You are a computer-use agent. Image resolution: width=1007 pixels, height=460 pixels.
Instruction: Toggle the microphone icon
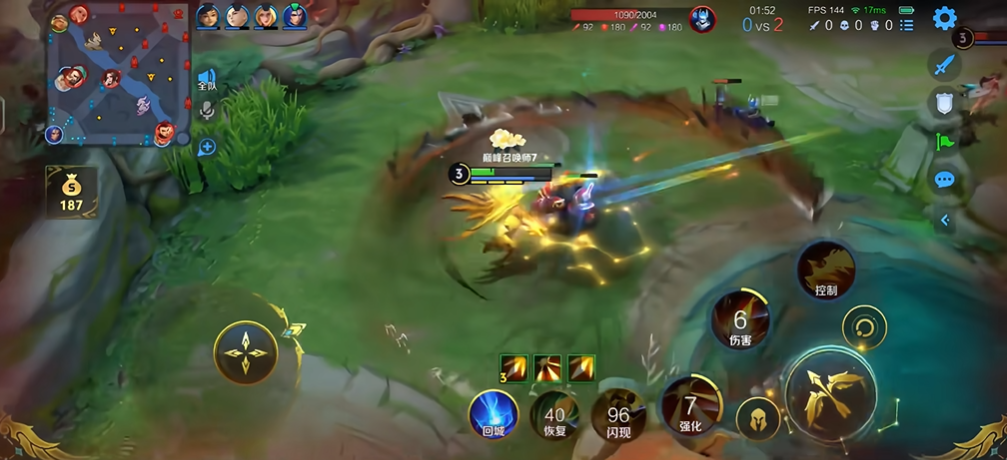click(207, 111)
